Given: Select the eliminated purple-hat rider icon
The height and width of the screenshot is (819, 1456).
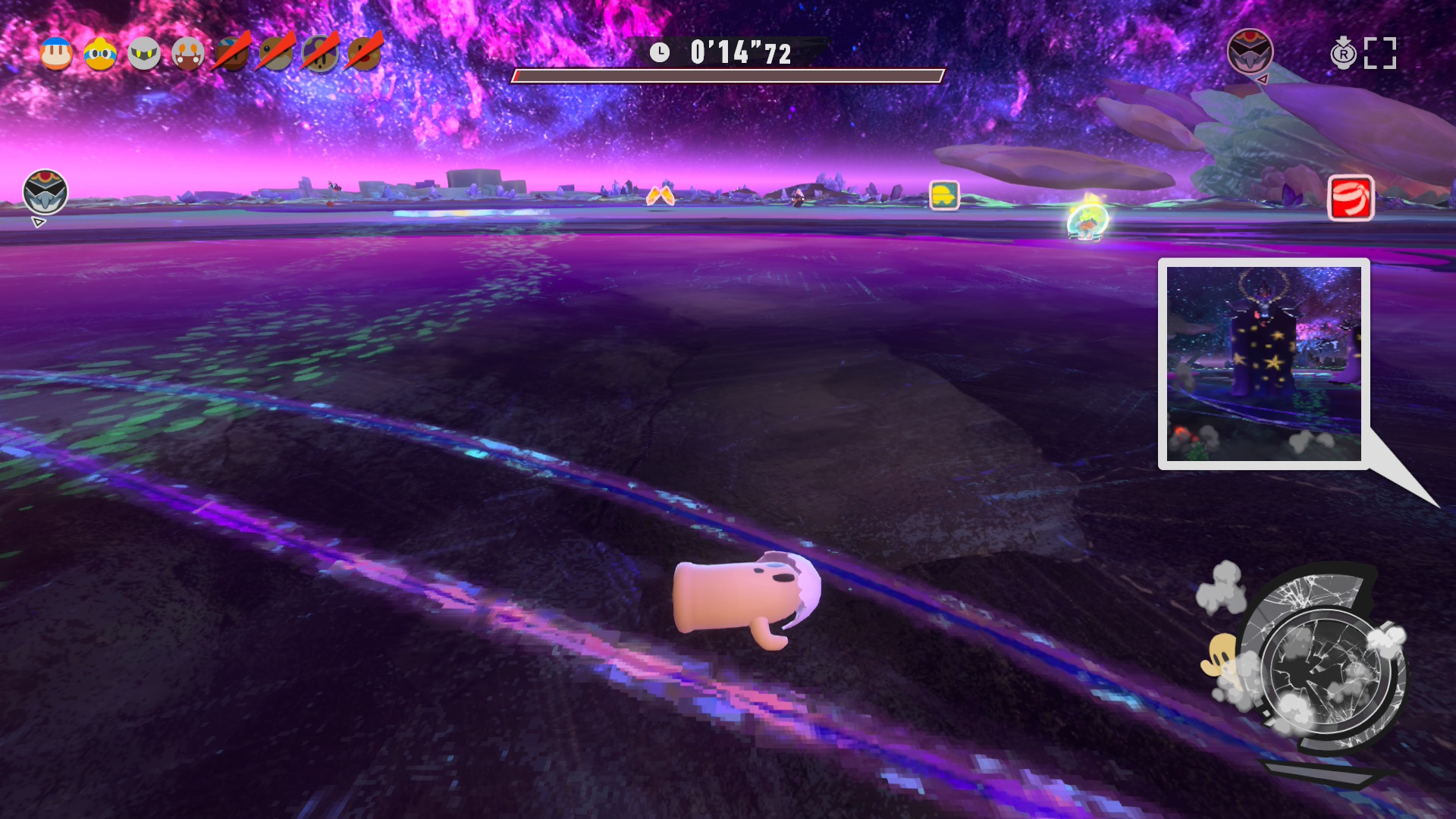Looking at the screenshot, I should coord(320,54).
